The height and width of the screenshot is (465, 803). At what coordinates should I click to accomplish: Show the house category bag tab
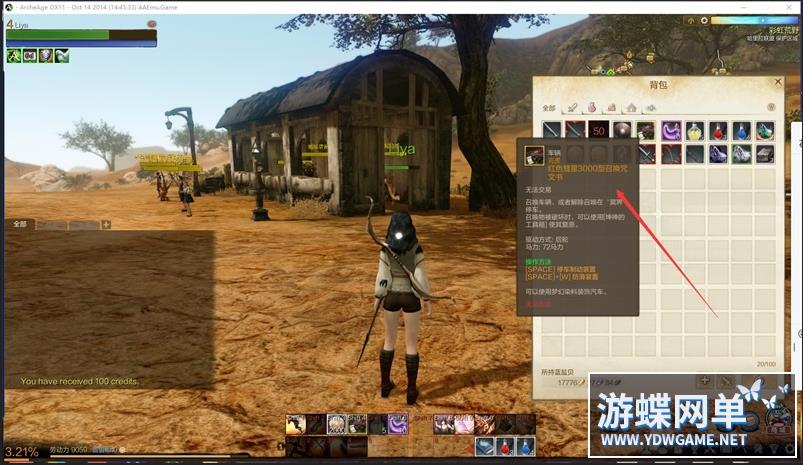(630, 107)
